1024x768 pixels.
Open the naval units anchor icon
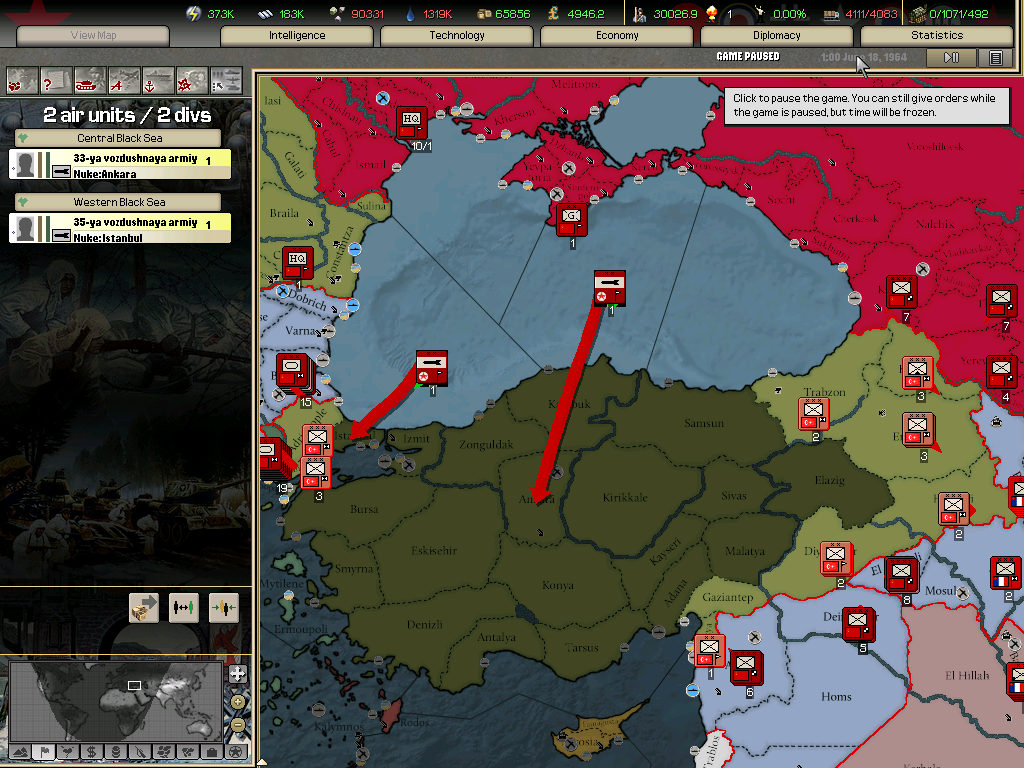(157, 79)
